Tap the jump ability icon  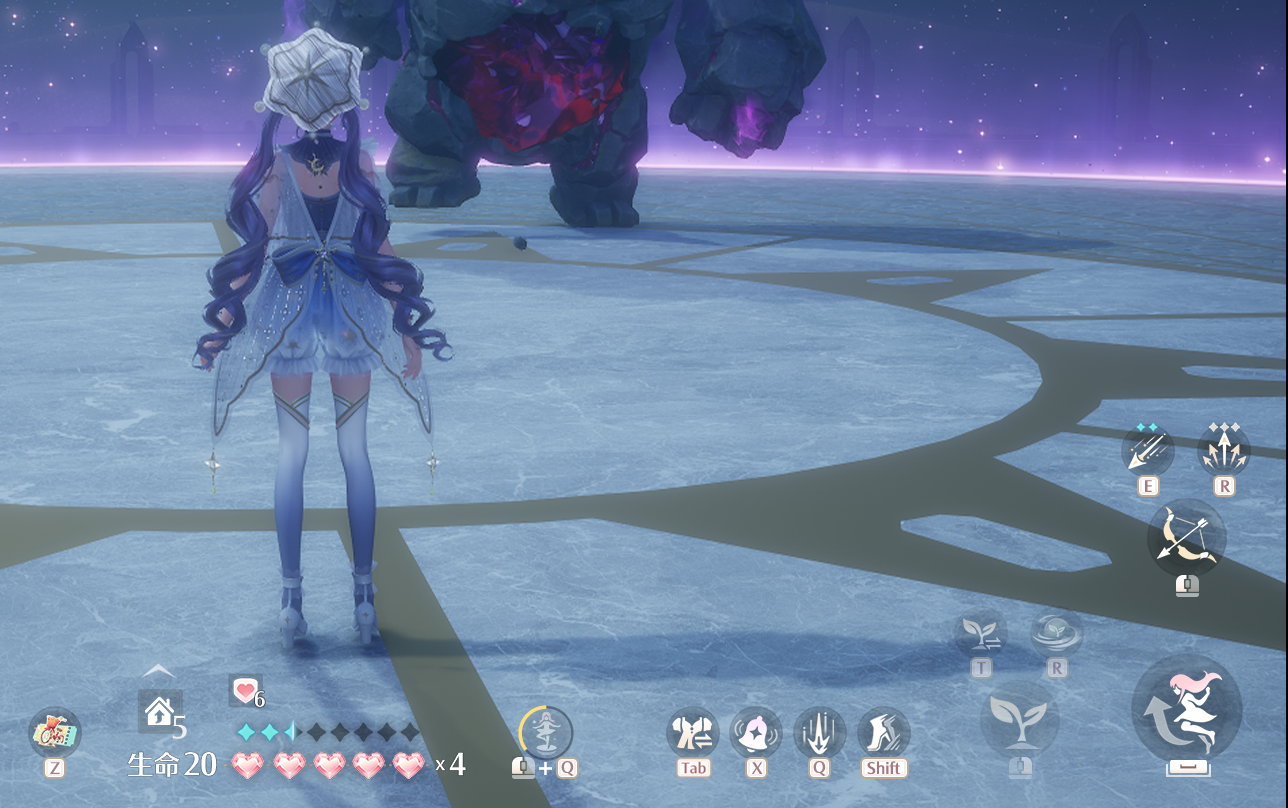[1187, 709]
